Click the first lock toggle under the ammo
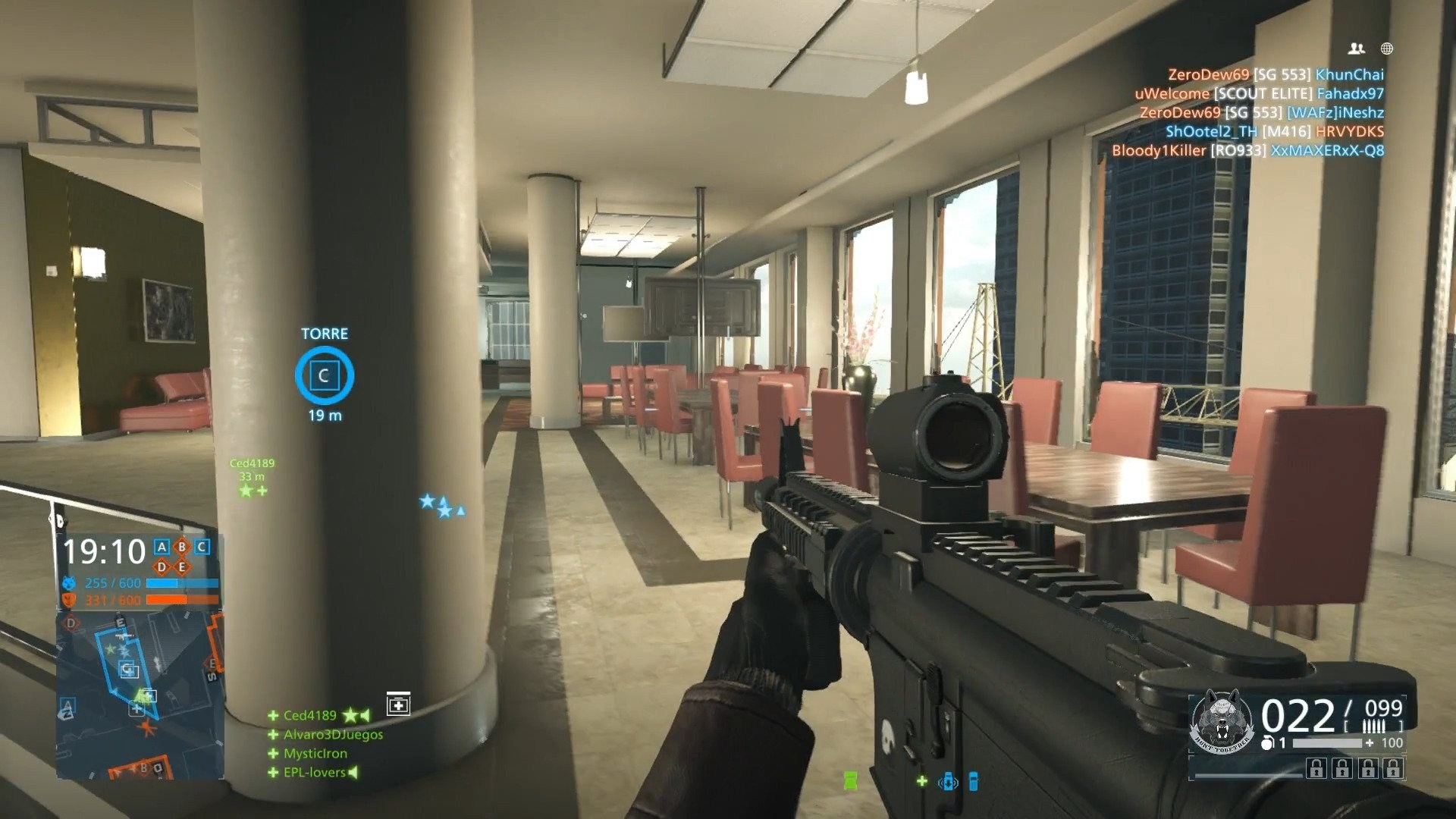Screen dimensions: 1456x819 click(x=1316, y=768)
